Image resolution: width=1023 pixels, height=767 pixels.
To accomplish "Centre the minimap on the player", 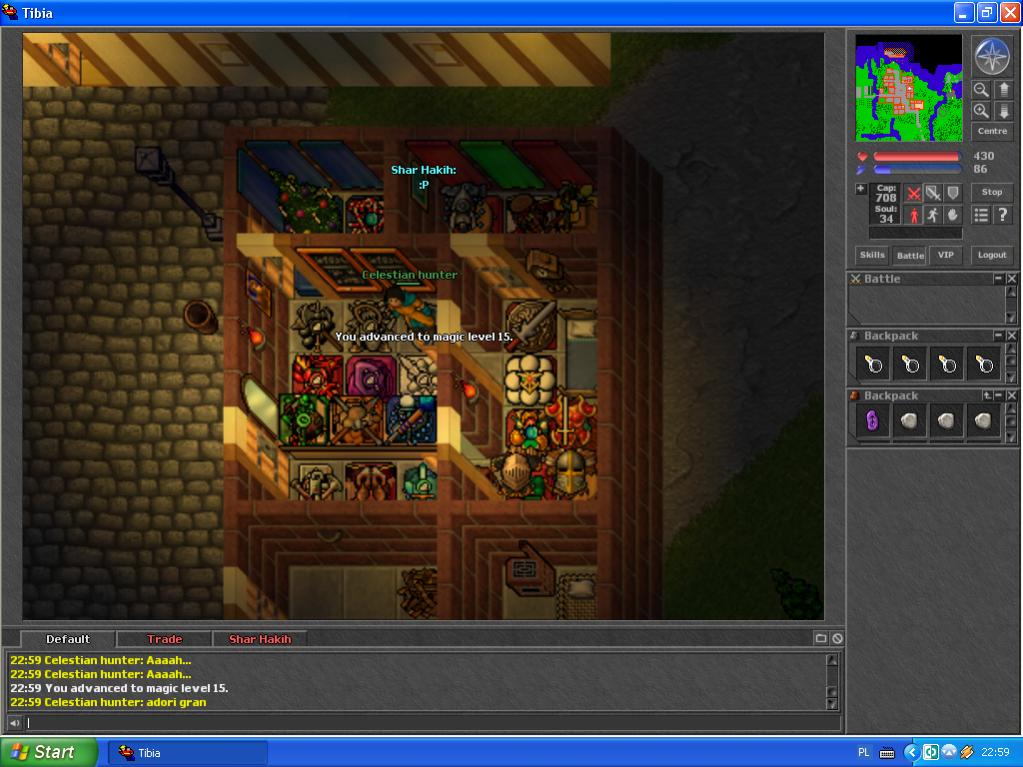I will (992, 131).
